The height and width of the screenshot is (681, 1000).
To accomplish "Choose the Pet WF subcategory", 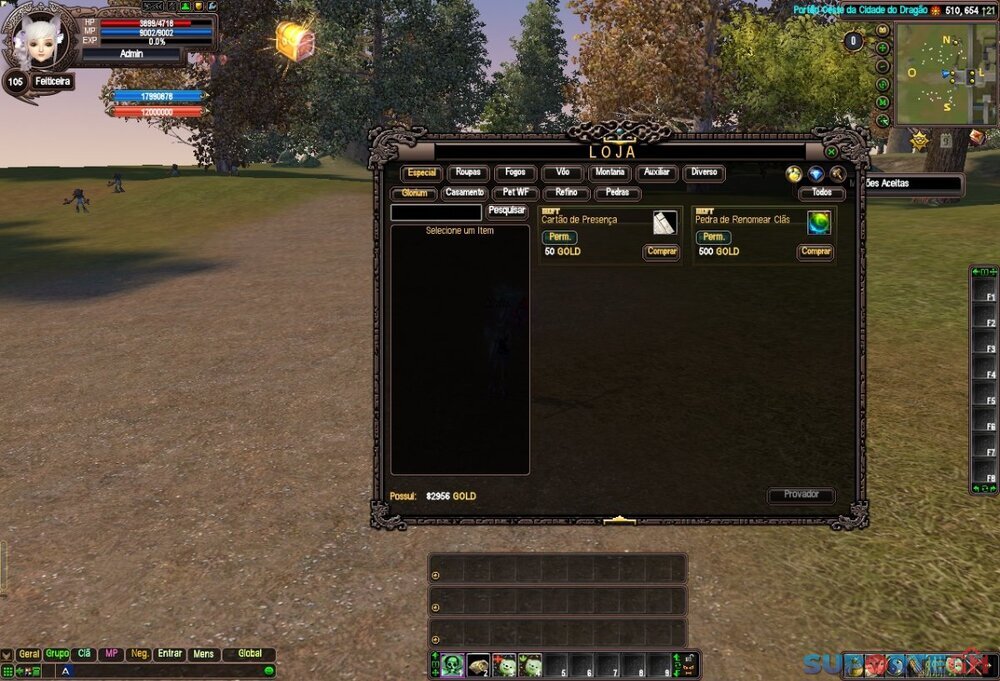I will 516,193.
